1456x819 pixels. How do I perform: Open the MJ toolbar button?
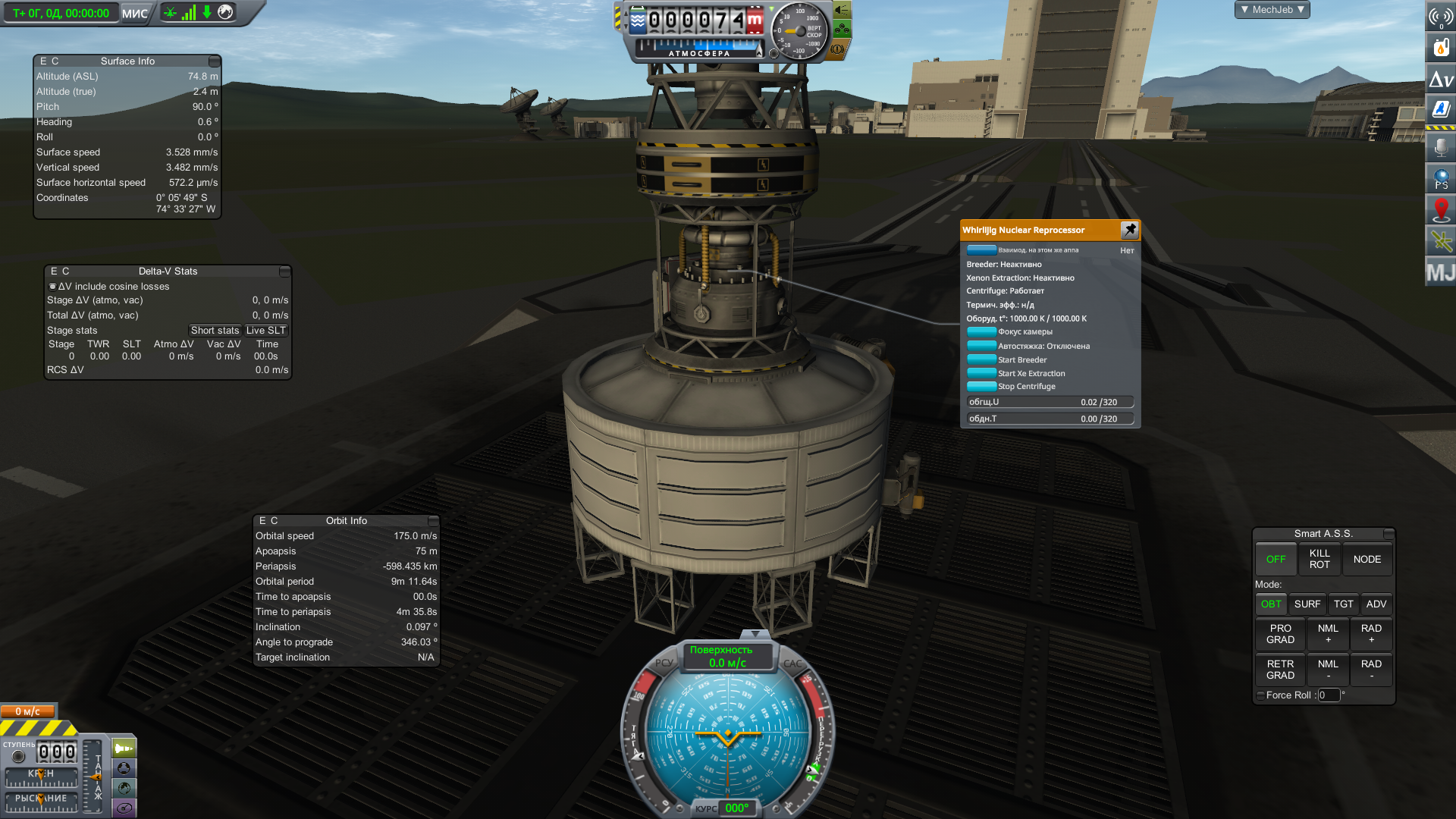click(1440, 272)
